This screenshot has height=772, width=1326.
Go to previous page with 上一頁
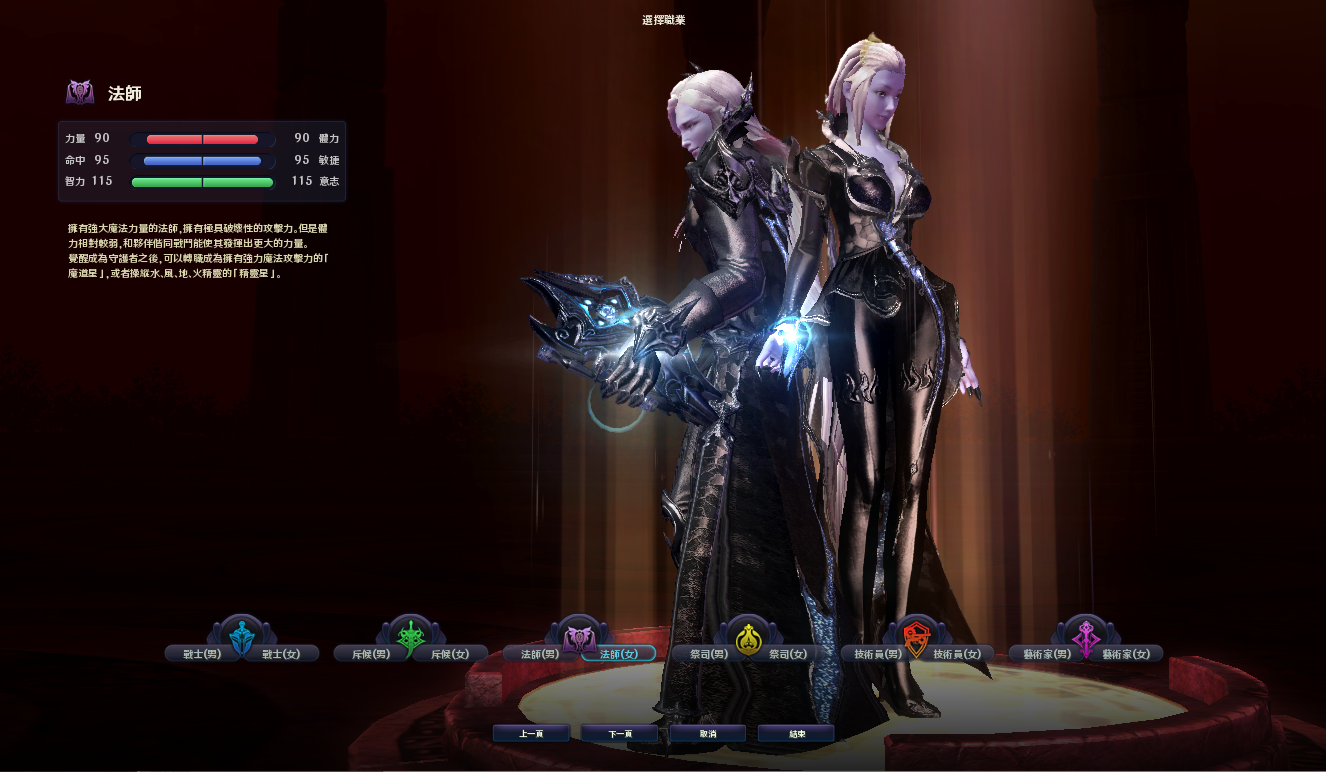tap(531, 734)
